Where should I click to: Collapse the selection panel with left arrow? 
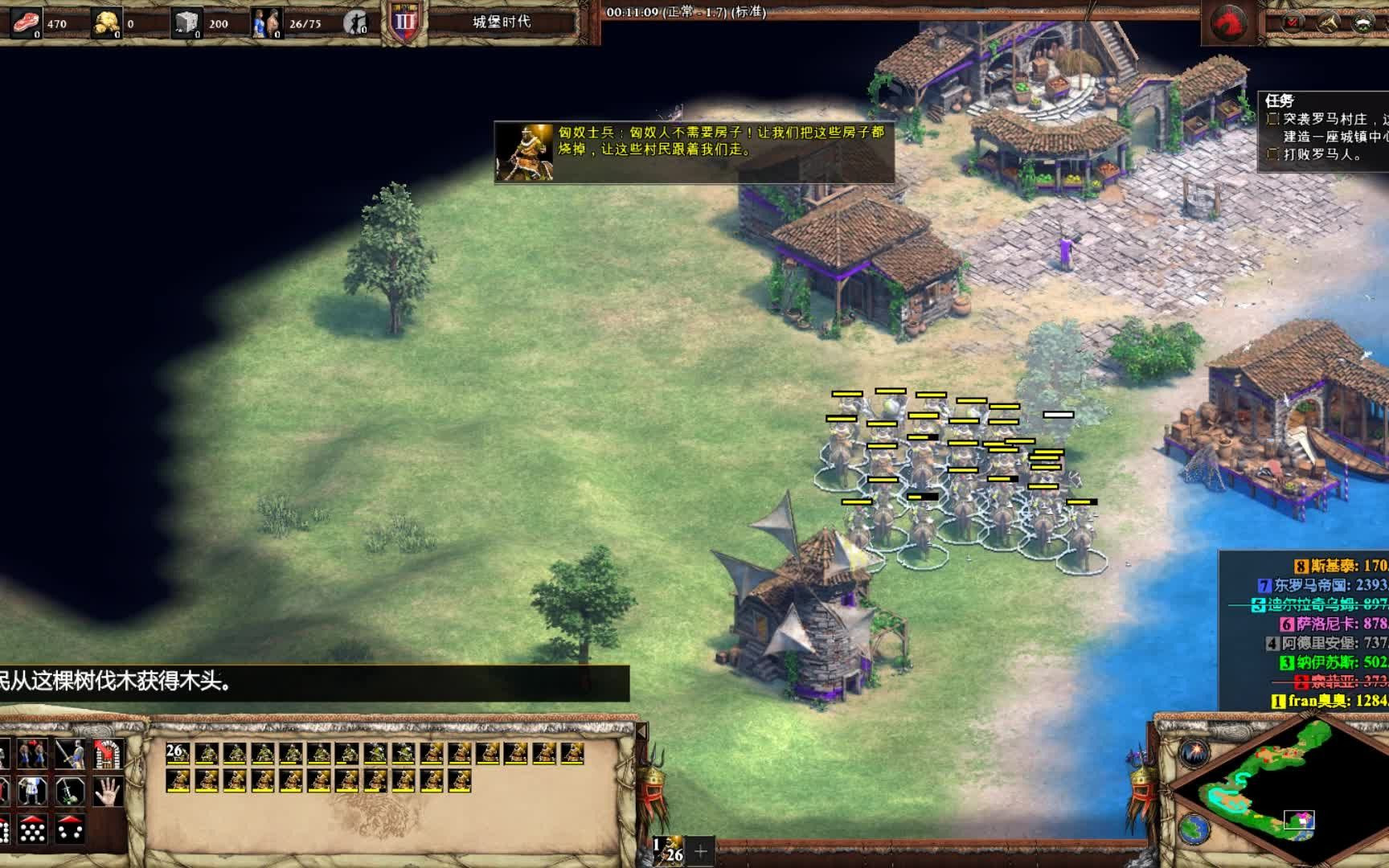tap(641, 731)
